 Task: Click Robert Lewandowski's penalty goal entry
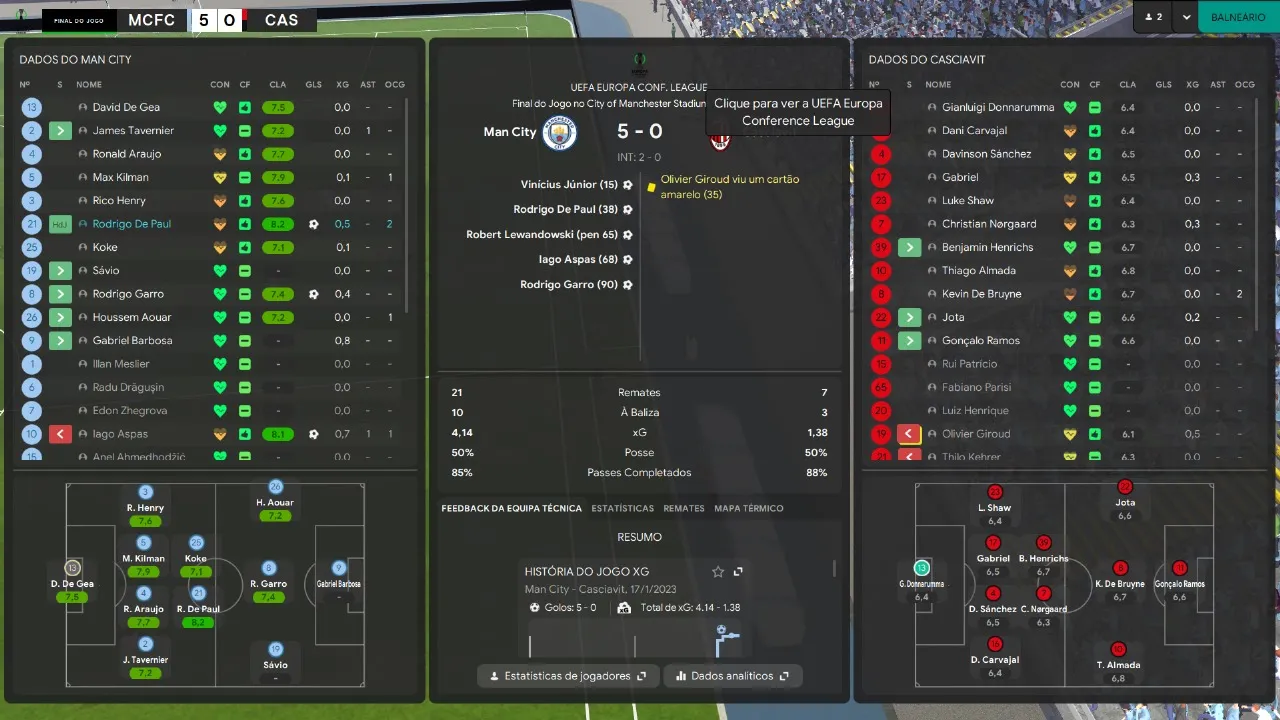[542, 235]
